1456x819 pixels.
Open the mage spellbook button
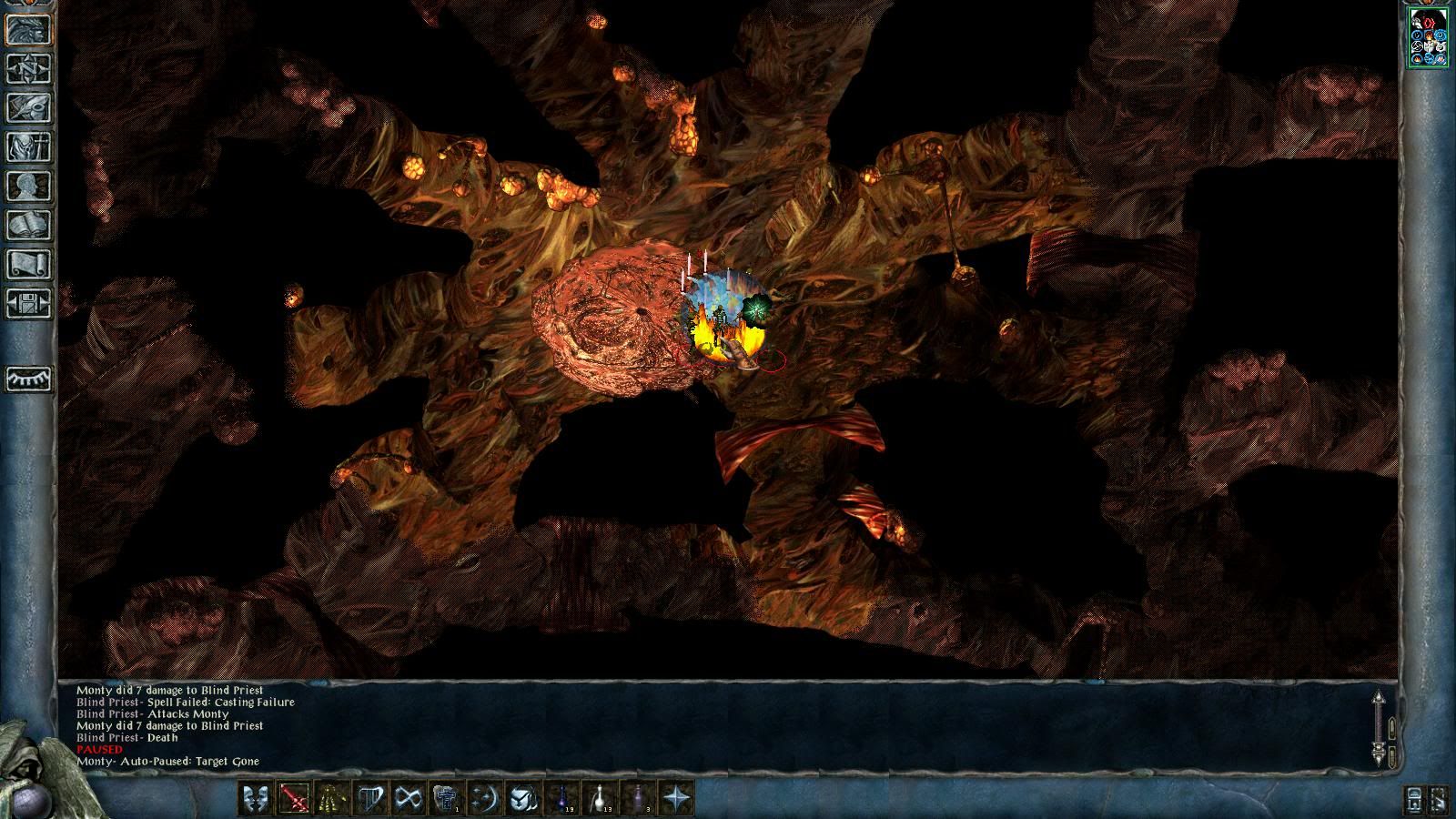click(x=29, y=226)
